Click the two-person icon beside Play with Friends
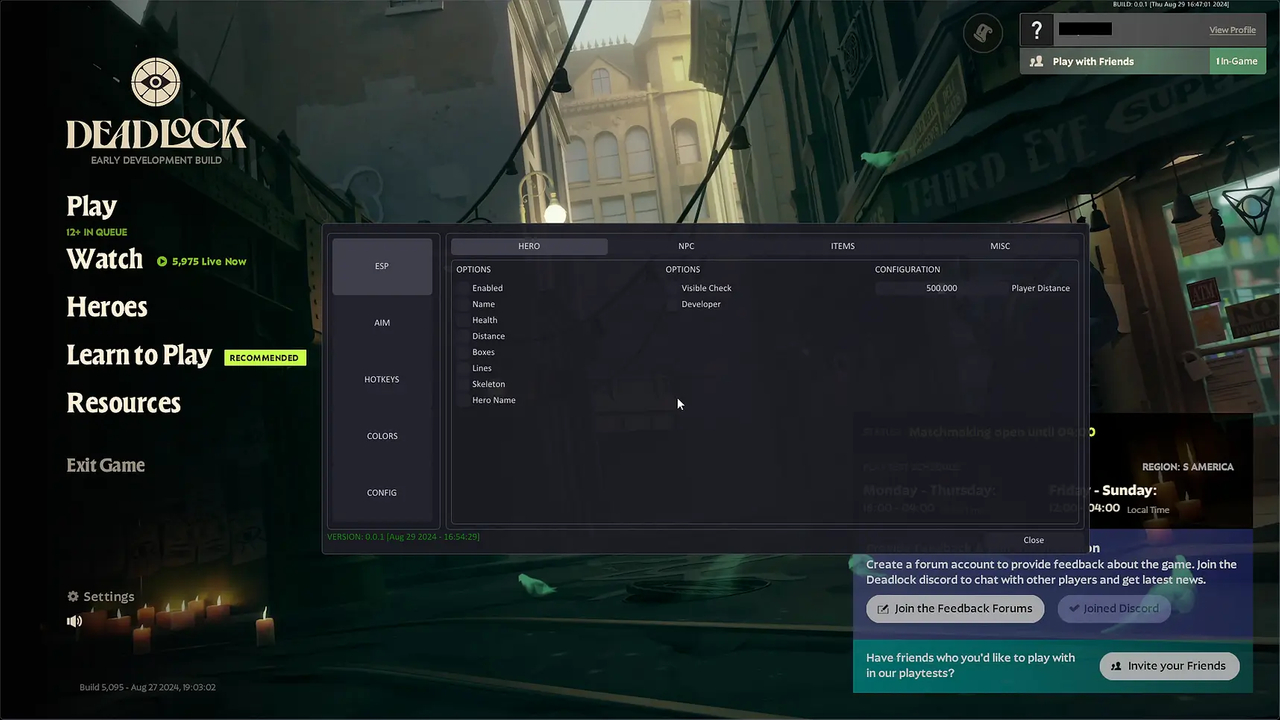Viewport: 1280px width, 720px height. [1036, 61]
